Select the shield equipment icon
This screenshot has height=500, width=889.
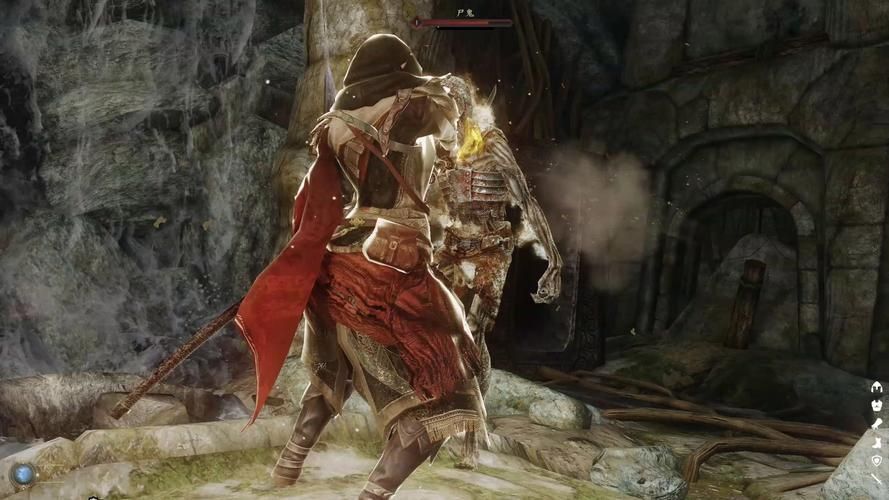tap(877, 460)
